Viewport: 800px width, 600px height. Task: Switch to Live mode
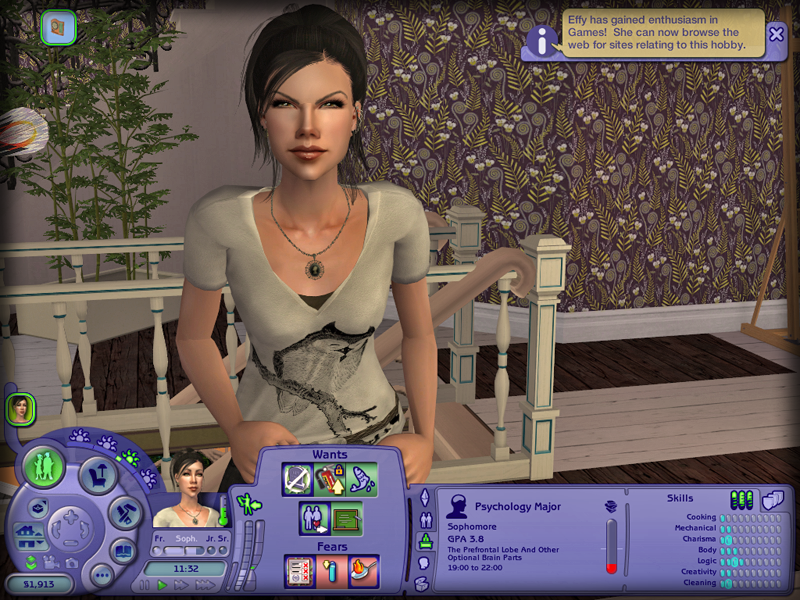[x=44, y=466]
